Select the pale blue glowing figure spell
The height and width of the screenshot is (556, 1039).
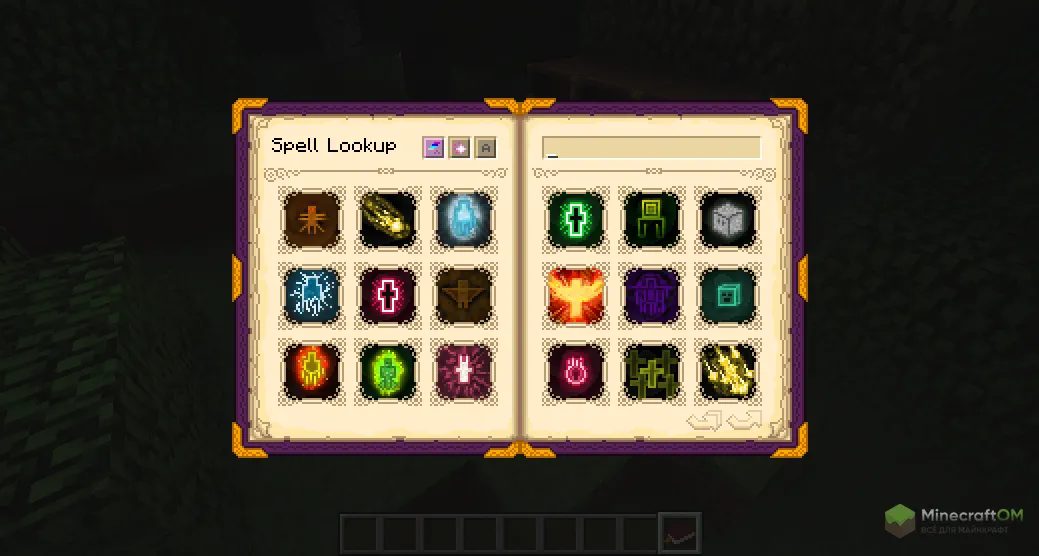463,219
